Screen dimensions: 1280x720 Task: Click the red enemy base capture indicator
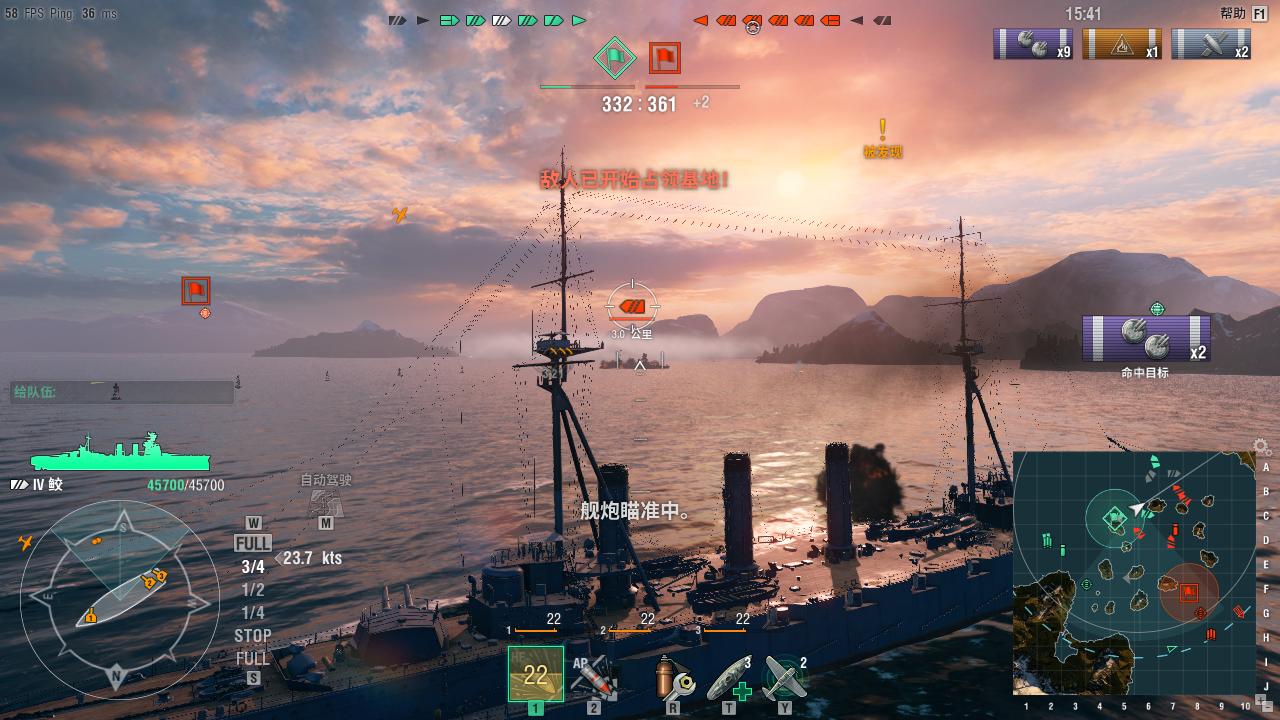point(664,58)
